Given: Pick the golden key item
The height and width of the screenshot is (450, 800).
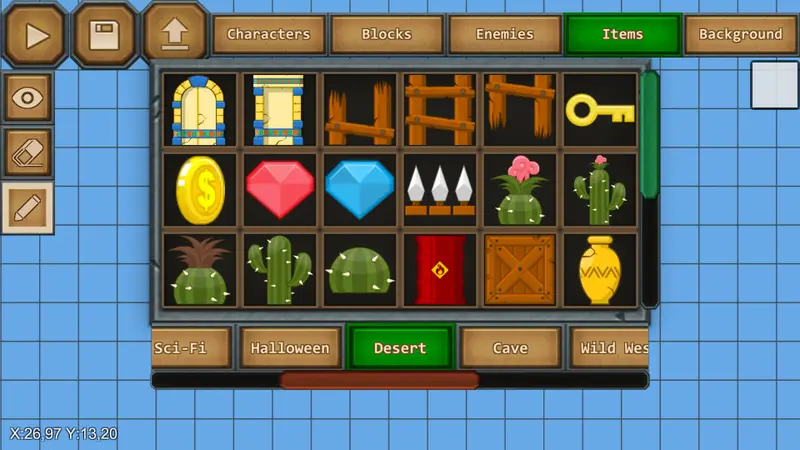Looking at the screenshot, I should pos(600,109).
